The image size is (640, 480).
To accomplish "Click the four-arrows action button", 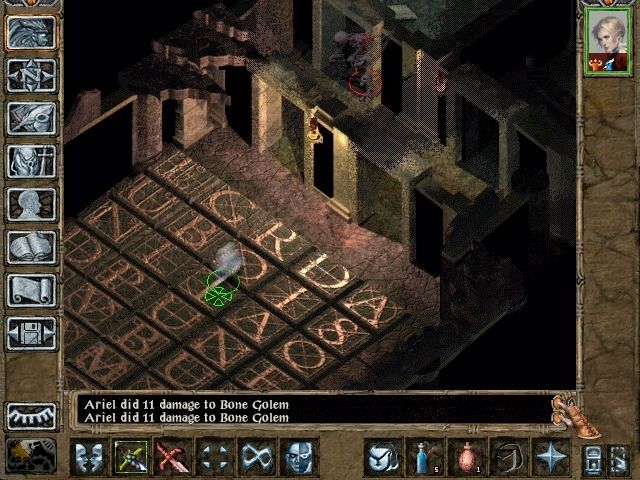I will click(x=214, y=457).
